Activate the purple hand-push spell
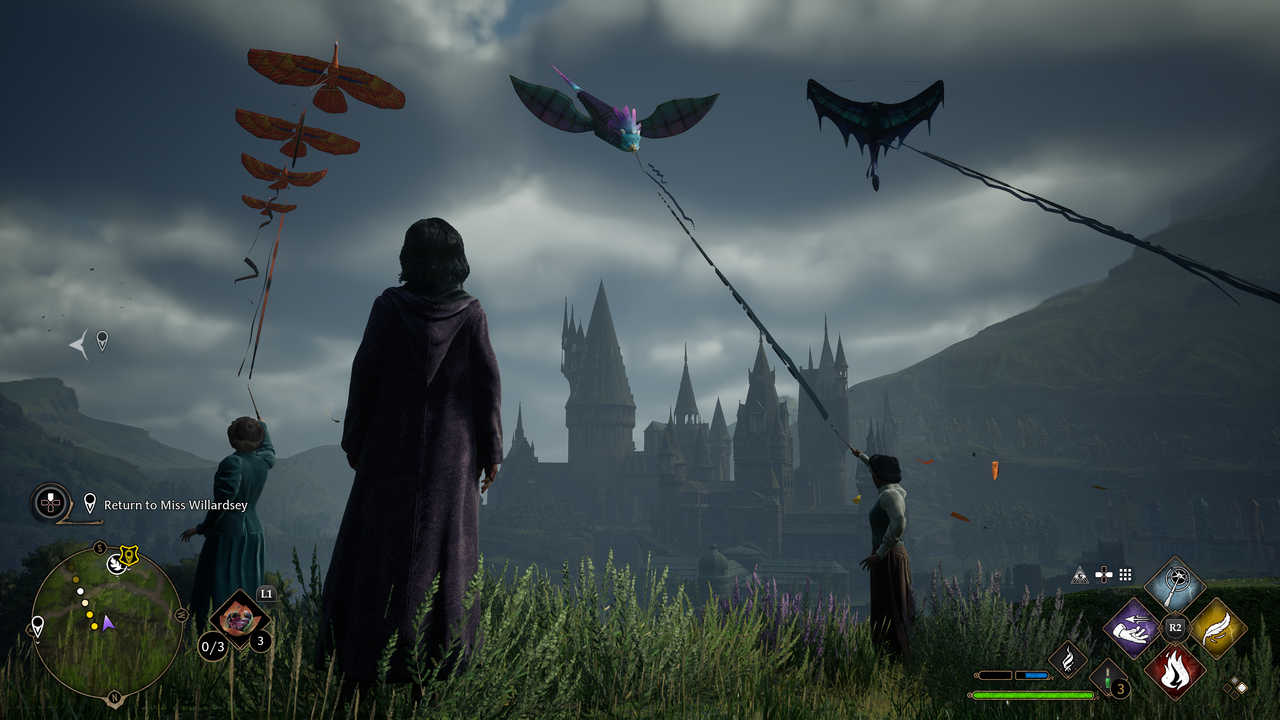This screenshot has width=1280, height=720. click(1131, 627)
